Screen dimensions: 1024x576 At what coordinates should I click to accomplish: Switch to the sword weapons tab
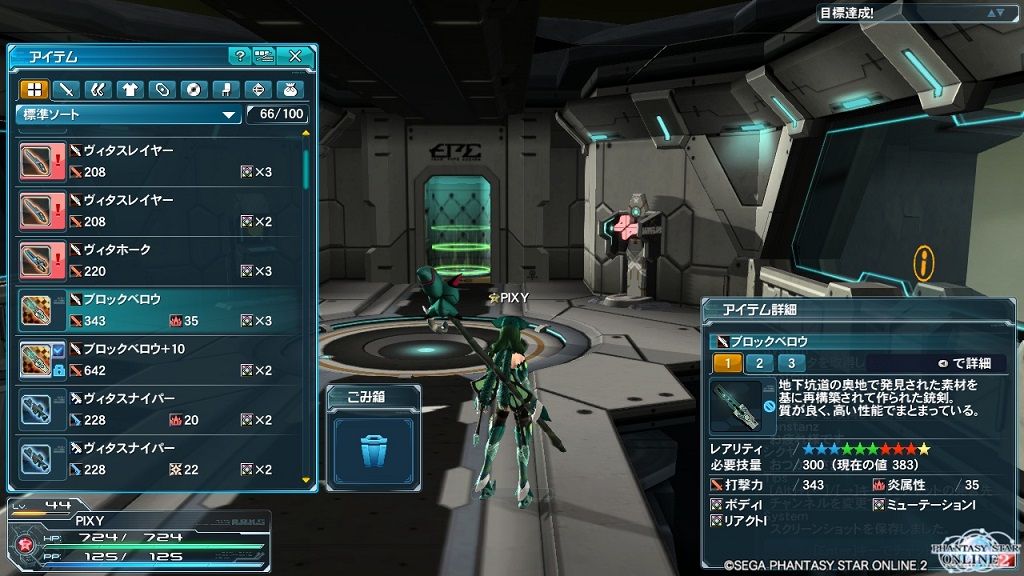coord(66,89)
